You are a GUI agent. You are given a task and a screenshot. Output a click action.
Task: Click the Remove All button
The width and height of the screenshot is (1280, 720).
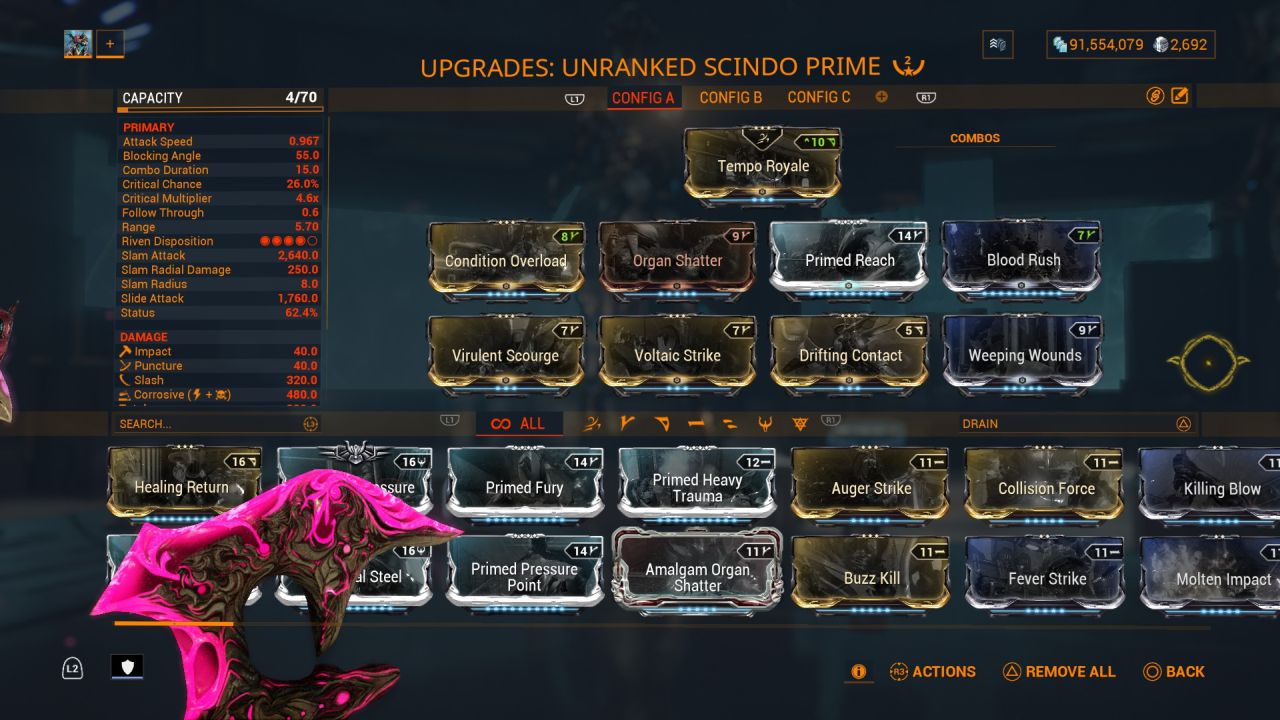pyautogui.click(x=1059, y=672)
